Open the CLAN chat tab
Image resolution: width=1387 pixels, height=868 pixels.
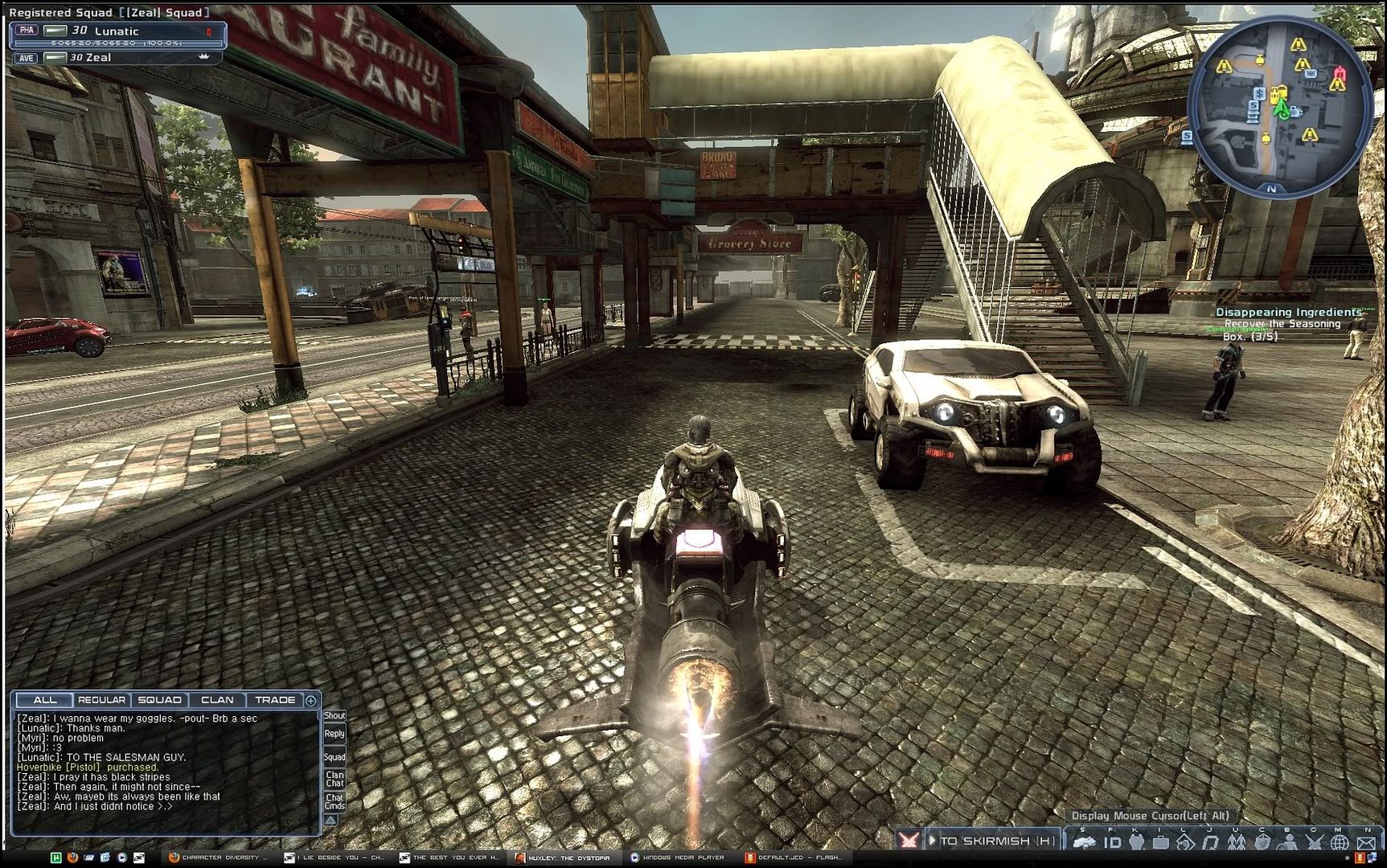pos(217,700)
